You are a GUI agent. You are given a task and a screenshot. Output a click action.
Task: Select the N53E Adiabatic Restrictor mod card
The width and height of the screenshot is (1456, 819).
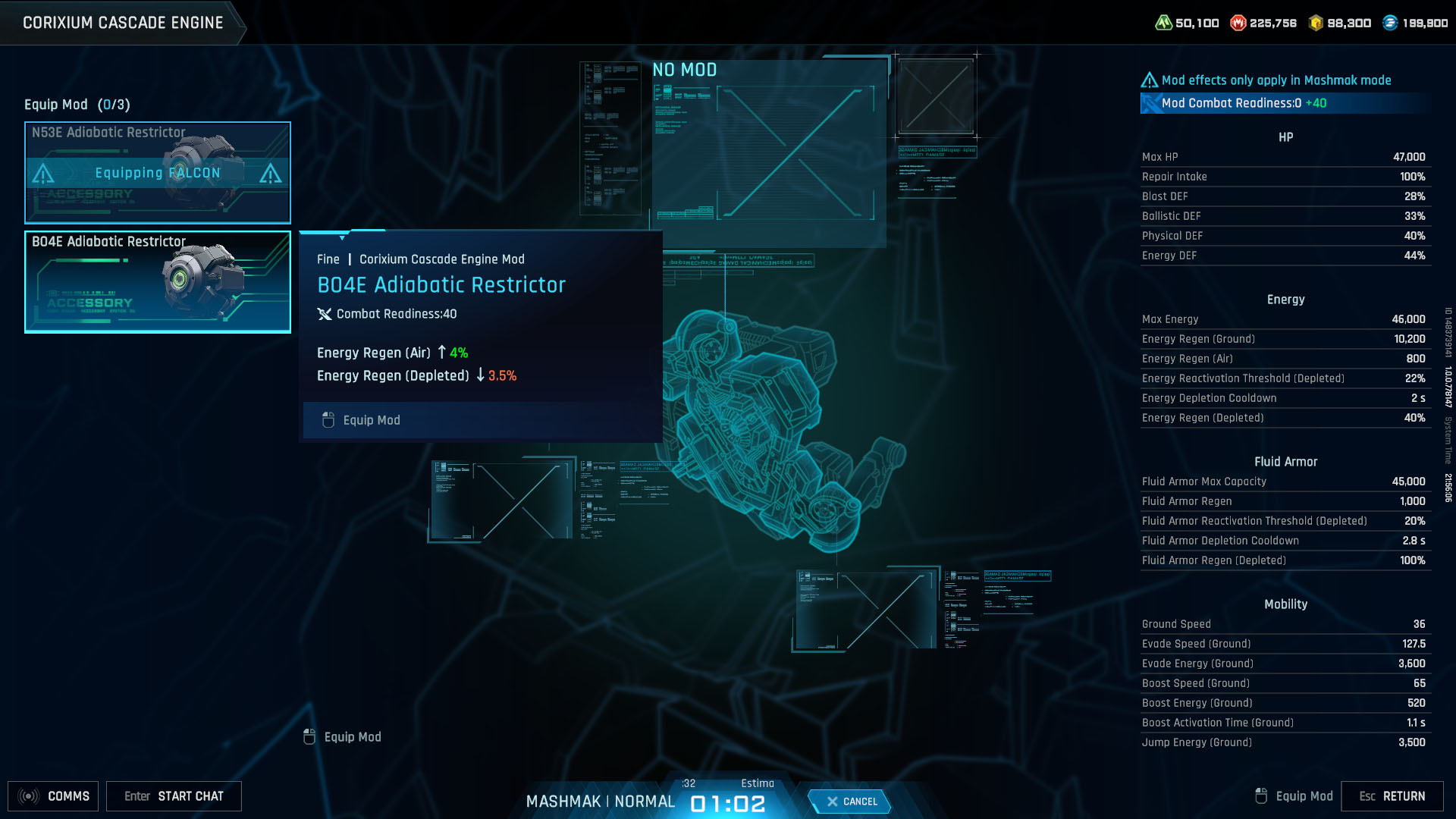[x=157, y=172]
